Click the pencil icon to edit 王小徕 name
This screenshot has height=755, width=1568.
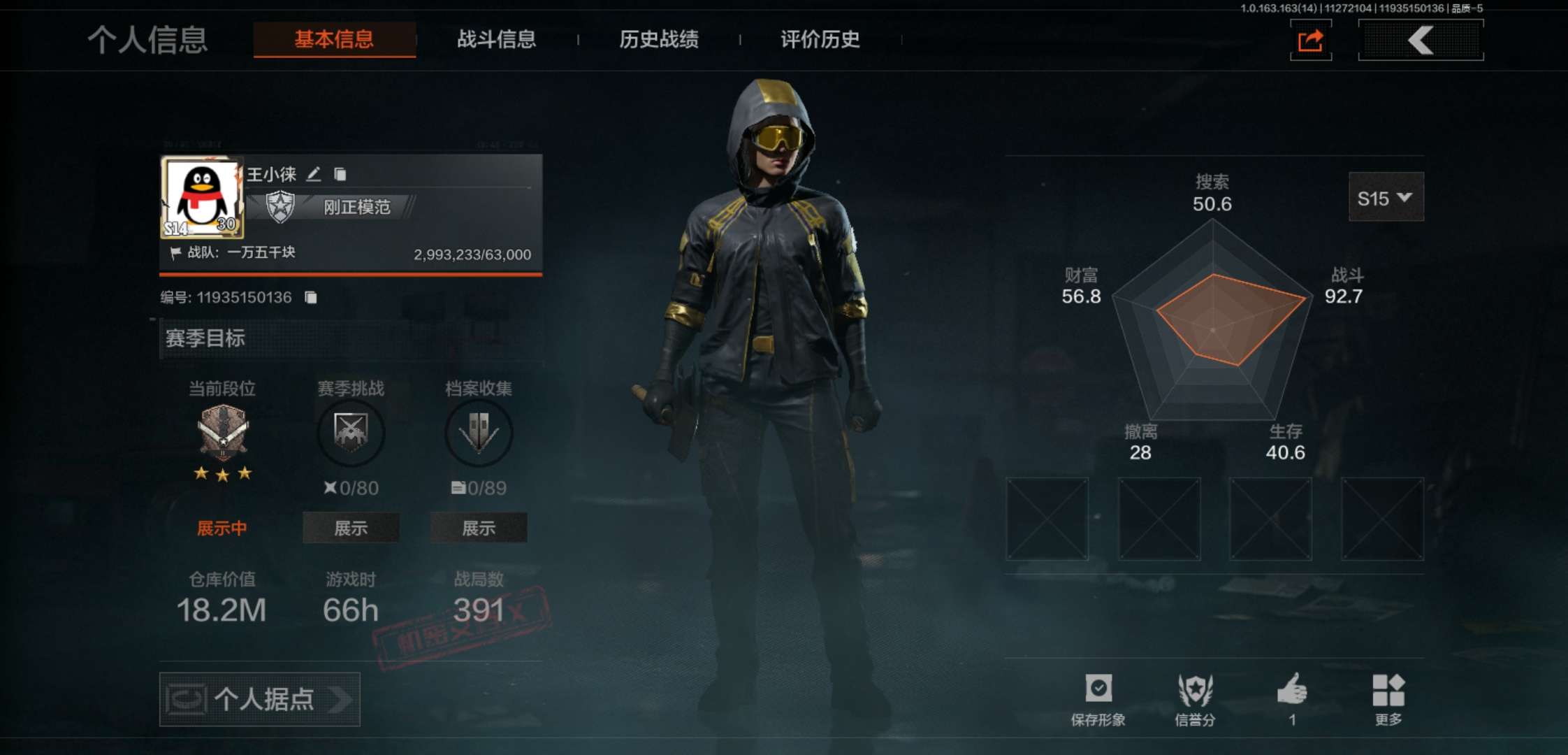314,174
